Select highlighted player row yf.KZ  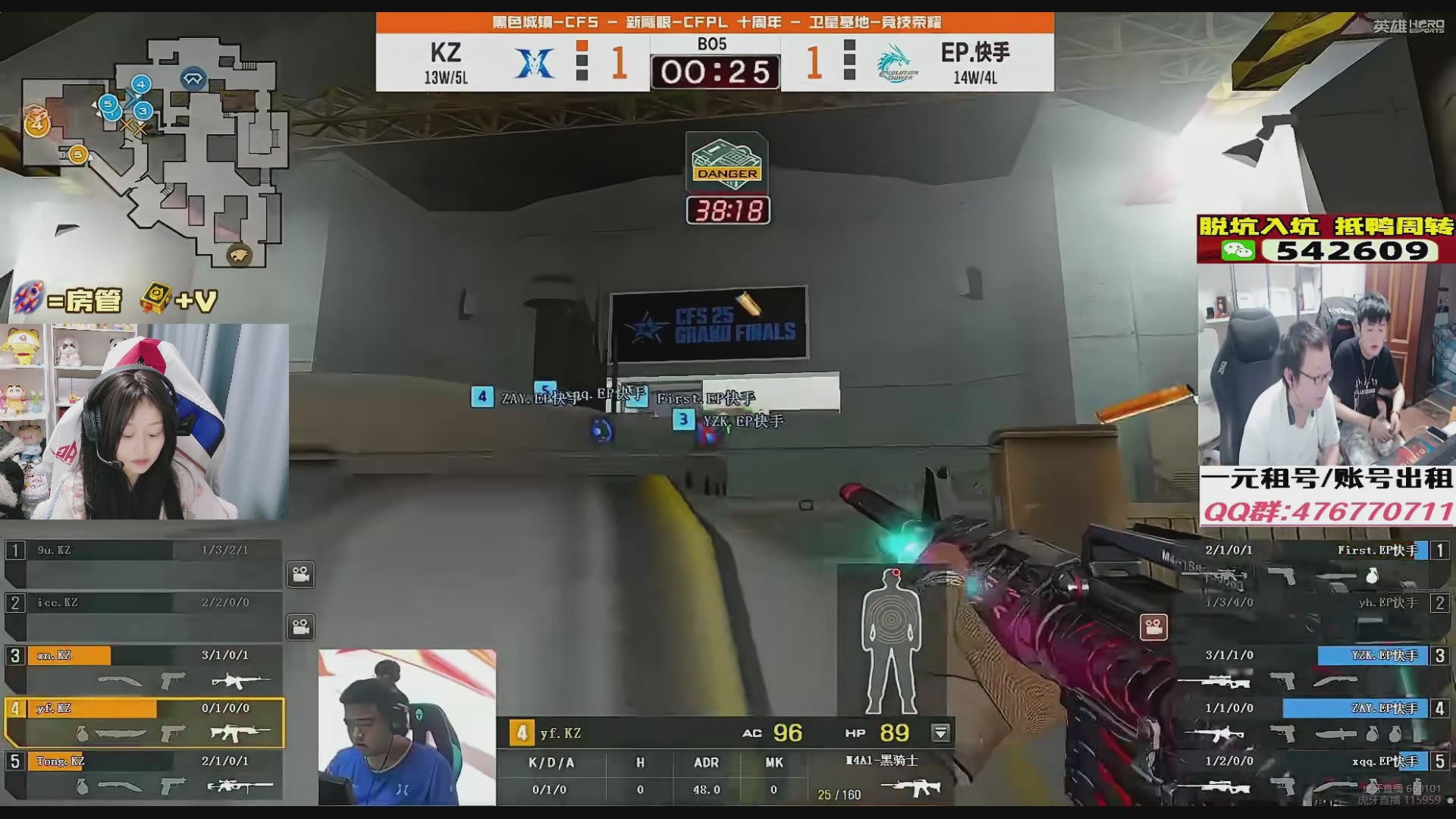click(x=144, y=721)
